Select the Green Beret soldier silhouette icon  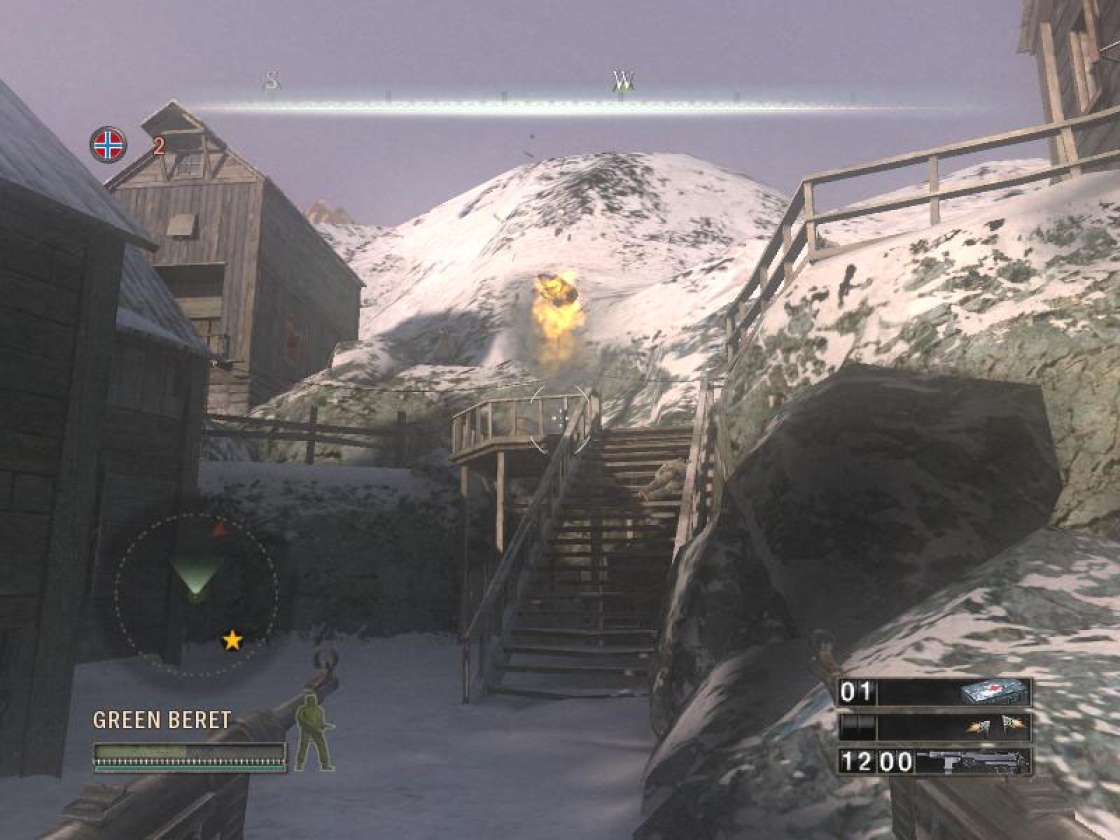click(313, 733)
